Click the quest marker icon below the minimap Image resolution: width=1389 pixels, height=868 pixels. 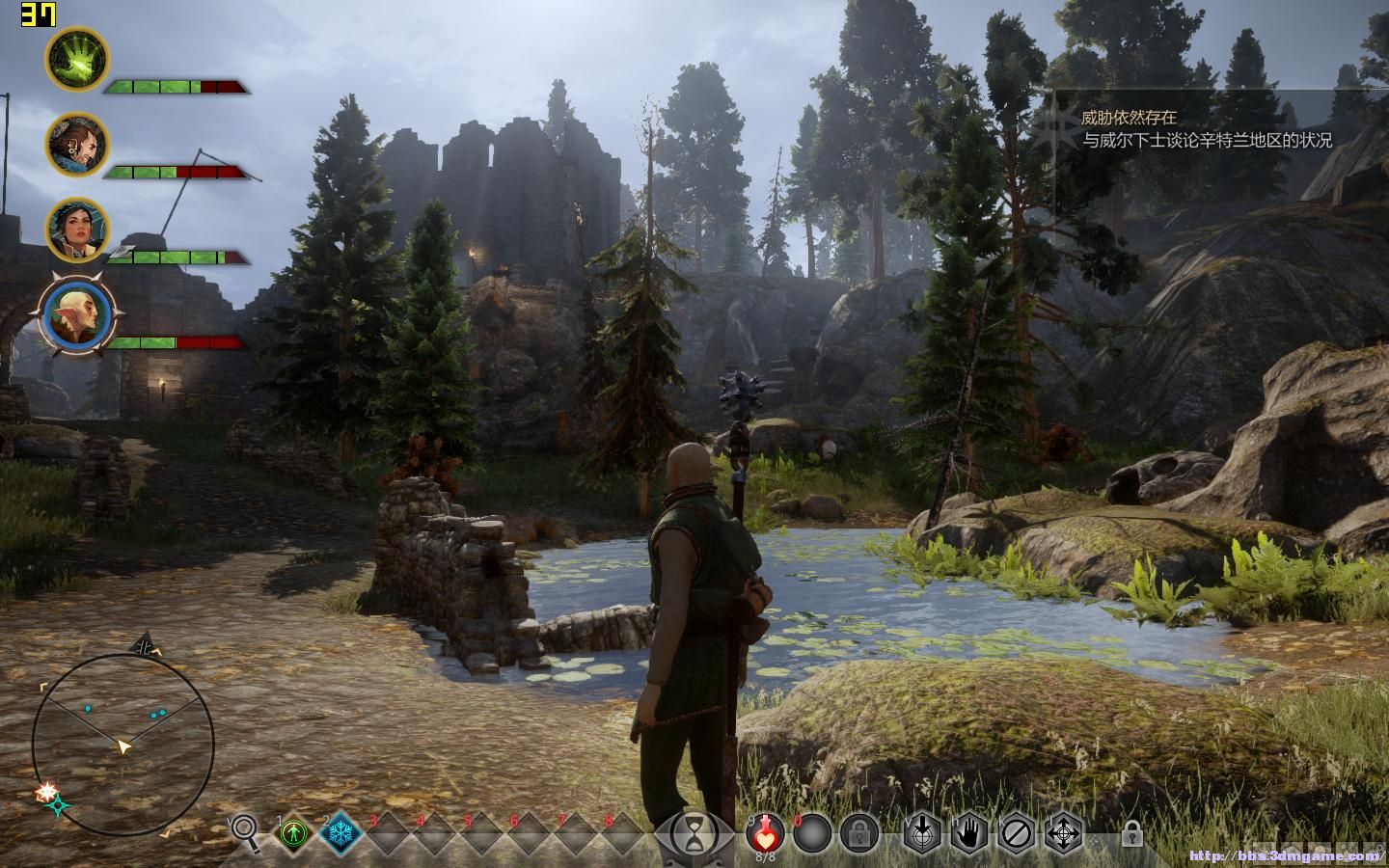[x=58, y=806]
